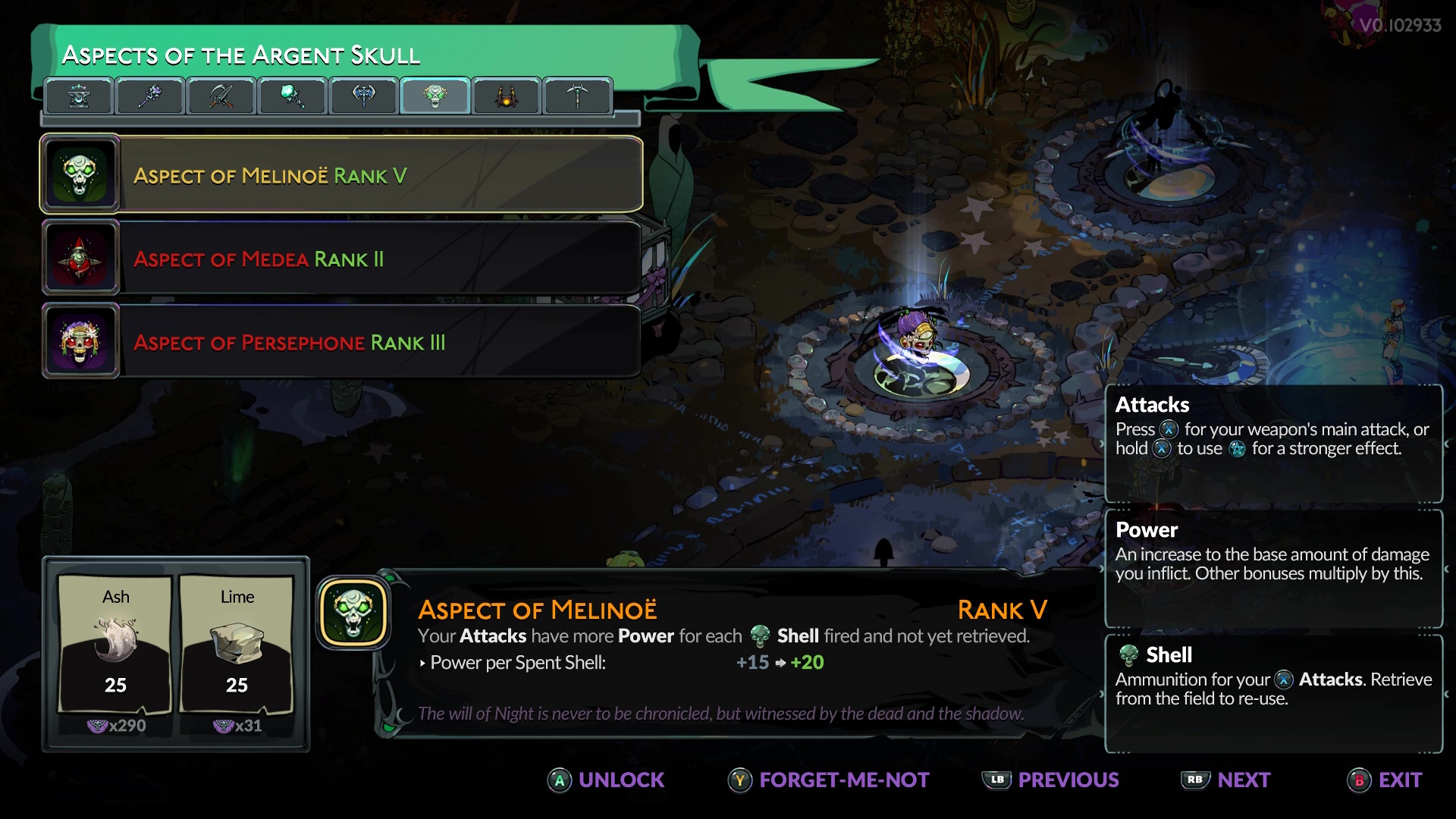Open the next weapon with RB Next
1456x819 pixels.
(x=1225, y=780)
